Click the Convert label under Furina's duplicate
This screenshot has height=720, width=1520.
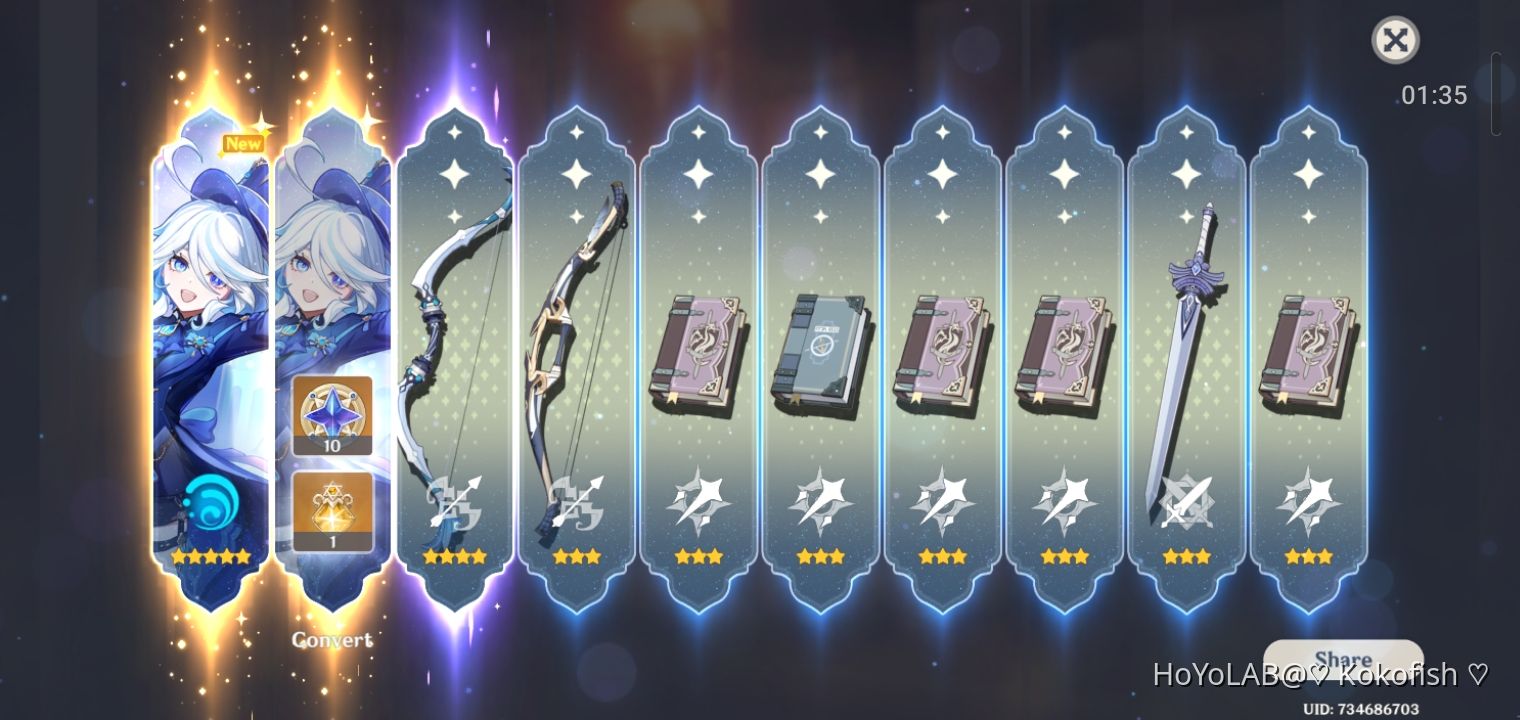[x=332, y=640]
